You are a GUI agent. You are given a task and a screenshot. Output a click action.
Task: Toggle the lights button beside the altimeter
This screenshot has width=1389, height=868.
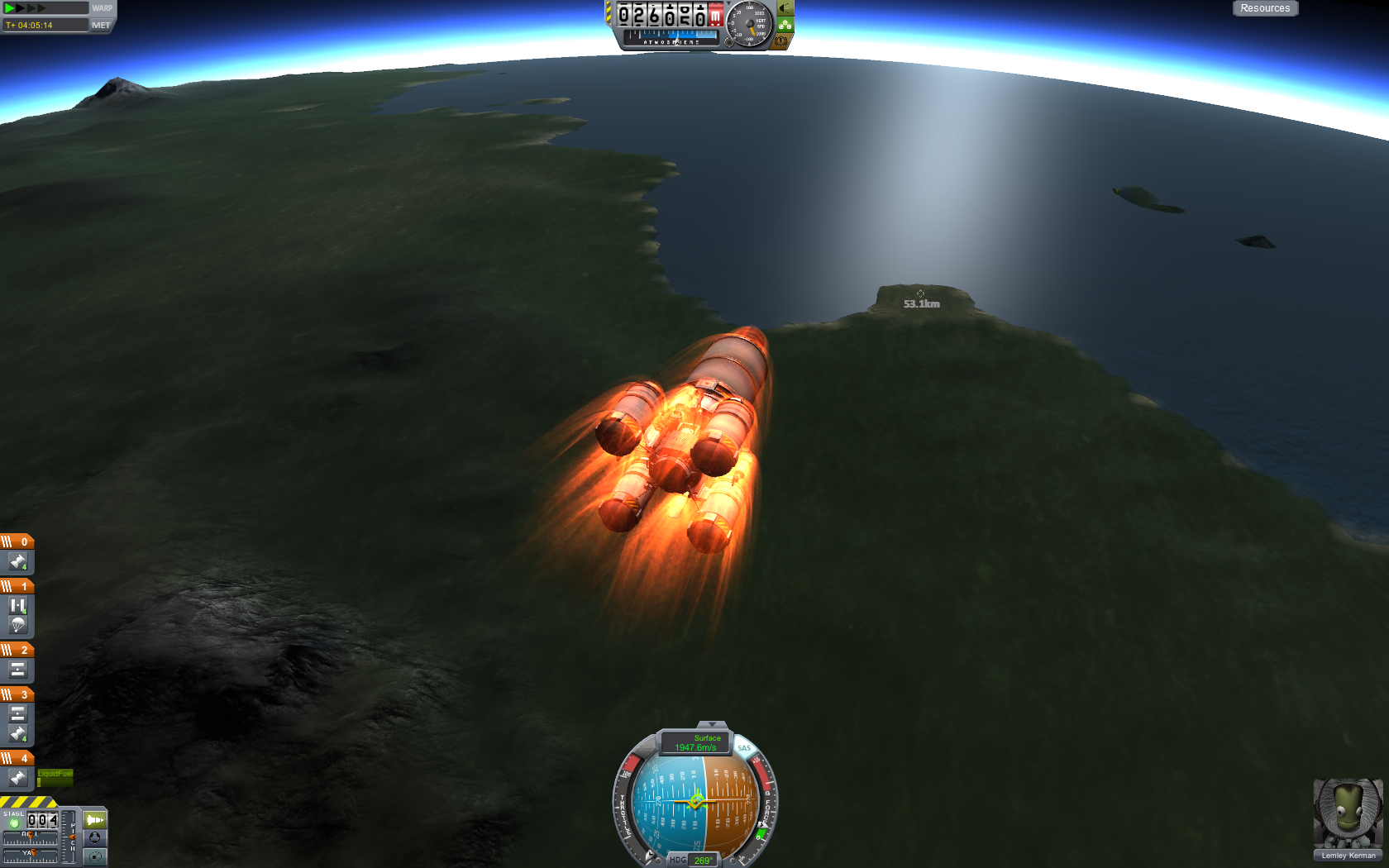tap(785, 8)
